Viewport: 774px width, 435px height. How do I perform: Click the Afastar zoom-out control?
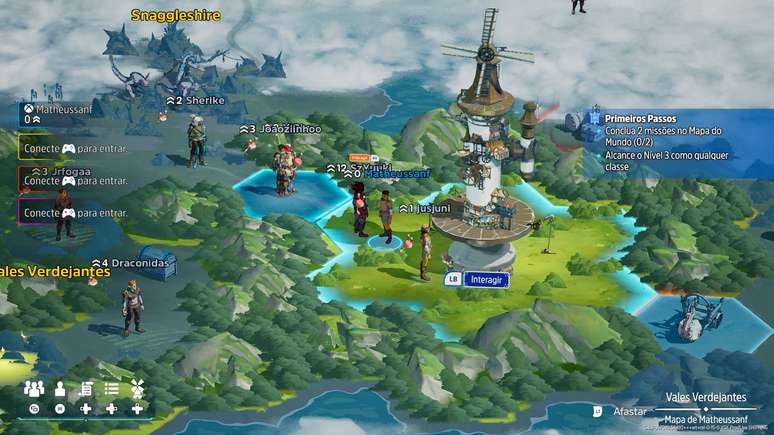pos(629,410)
